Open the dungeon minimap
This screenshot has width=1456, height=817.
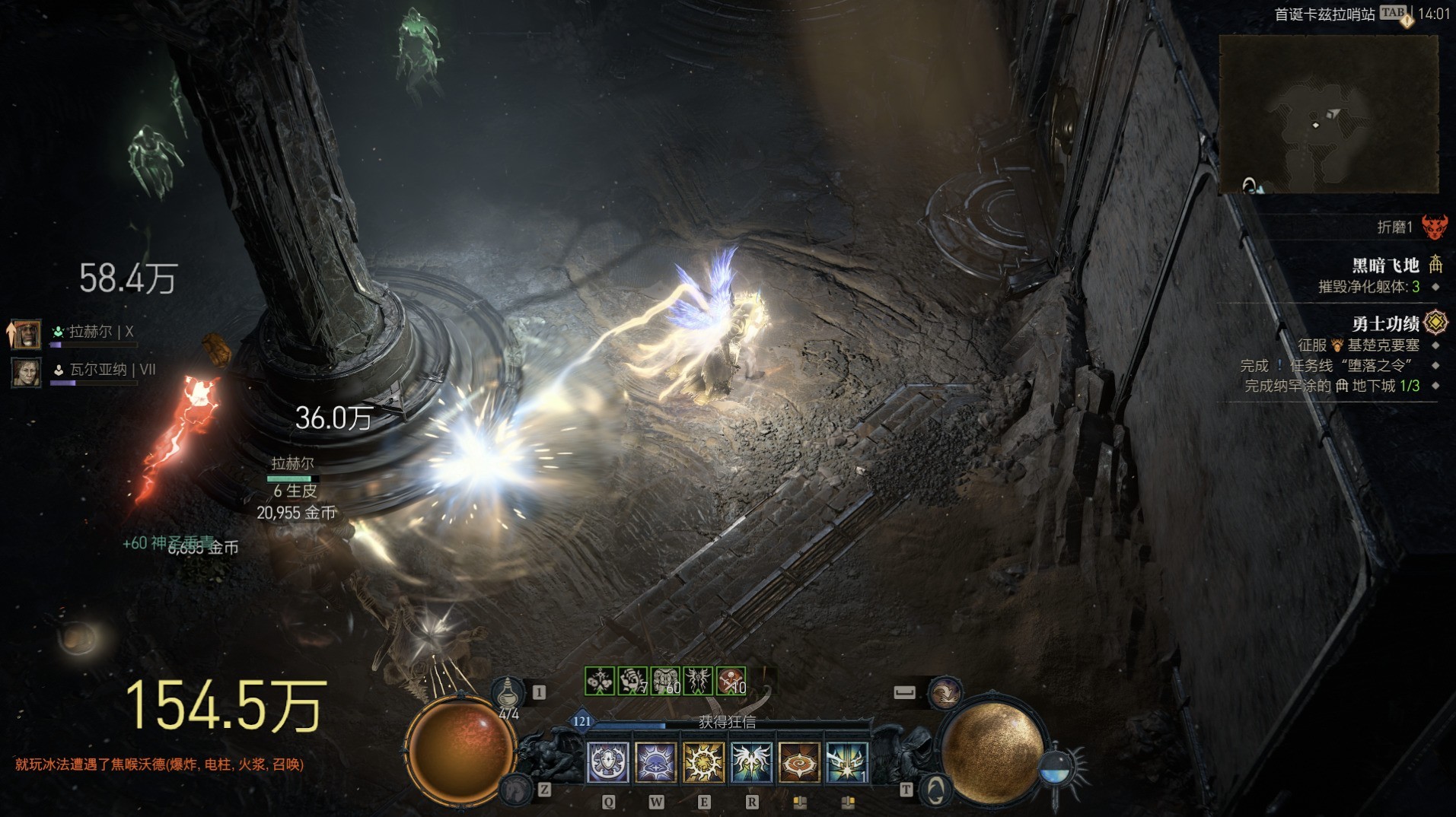(x=1328, y=114)
